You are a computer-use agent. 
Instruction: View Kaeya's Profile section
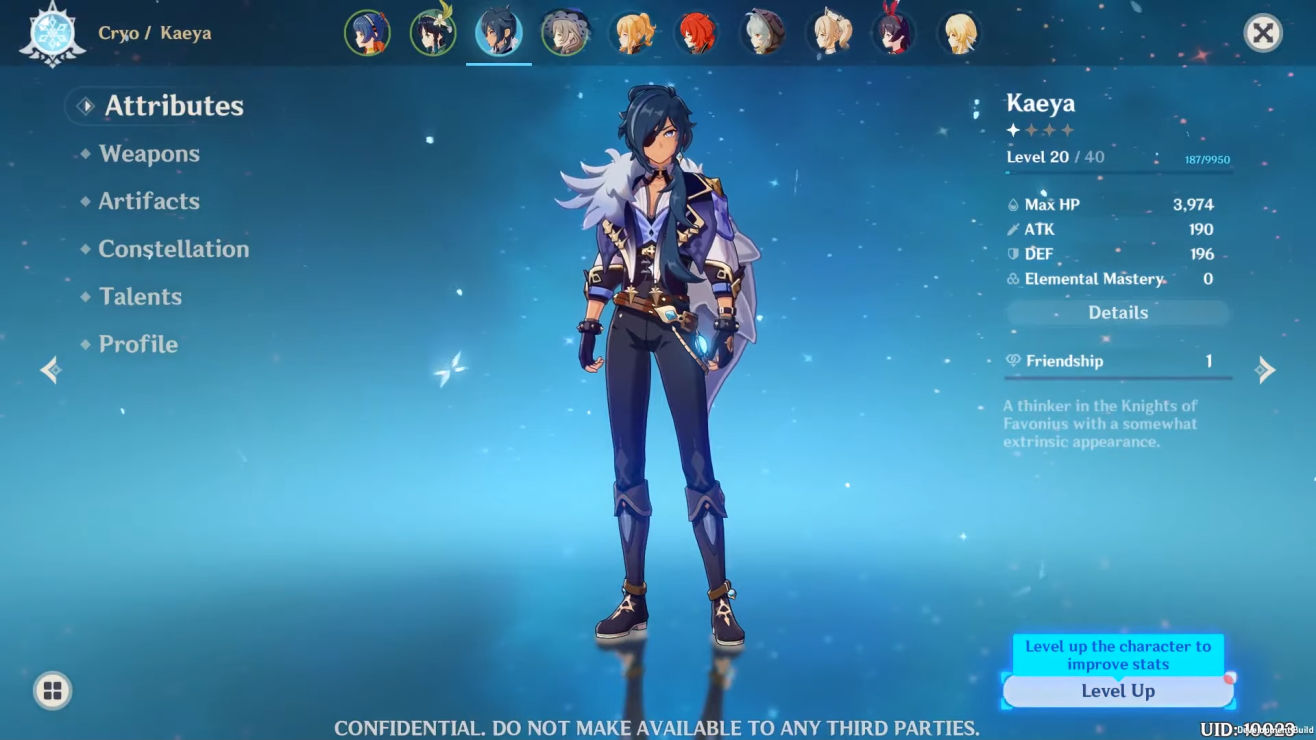138,344
